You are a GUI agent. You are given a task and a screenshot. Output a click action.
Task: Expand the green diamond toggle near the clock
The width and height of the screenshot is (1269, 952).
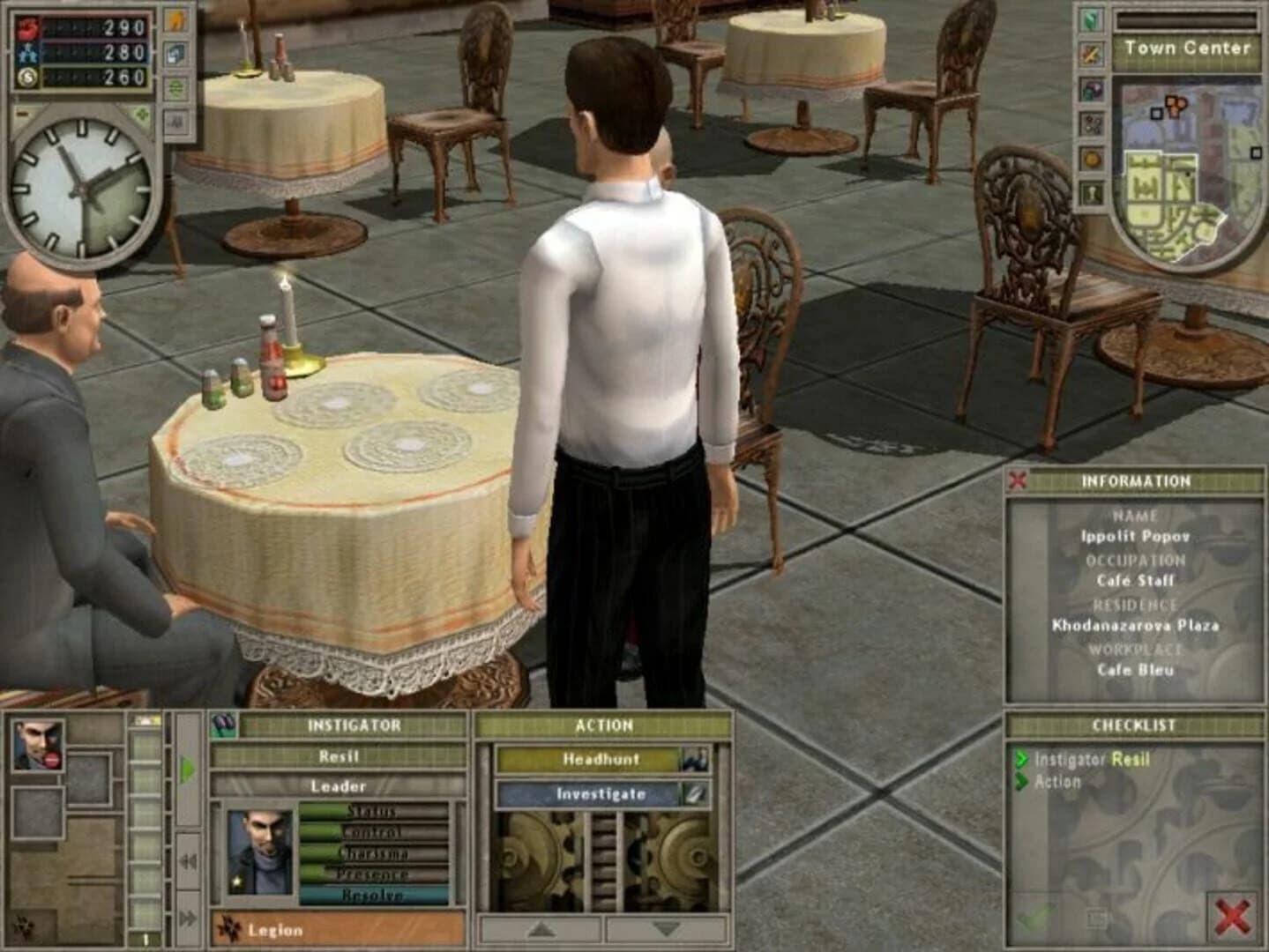coord(140,115)
